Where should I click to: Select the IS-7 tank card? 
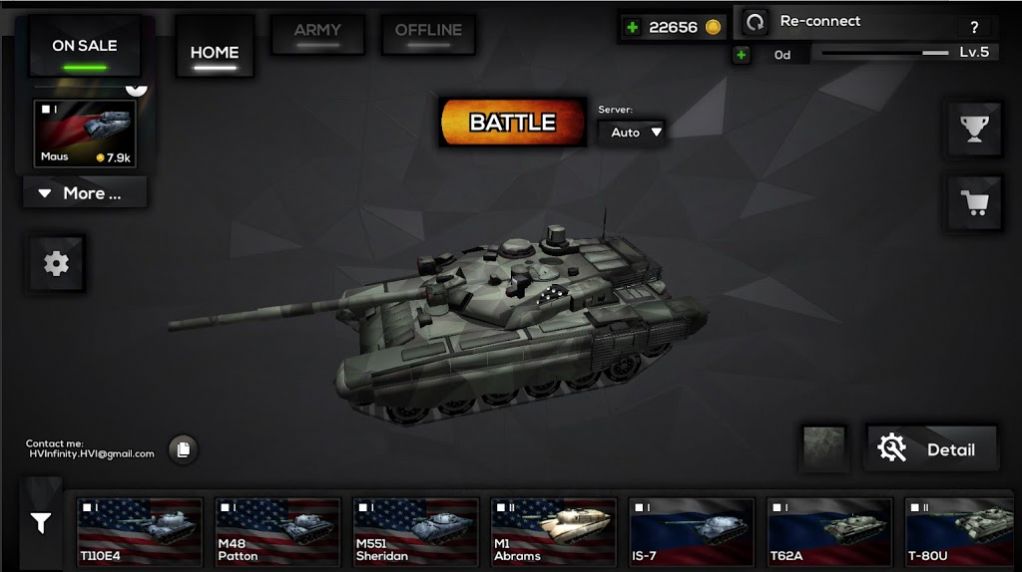[x=691, y=532]
